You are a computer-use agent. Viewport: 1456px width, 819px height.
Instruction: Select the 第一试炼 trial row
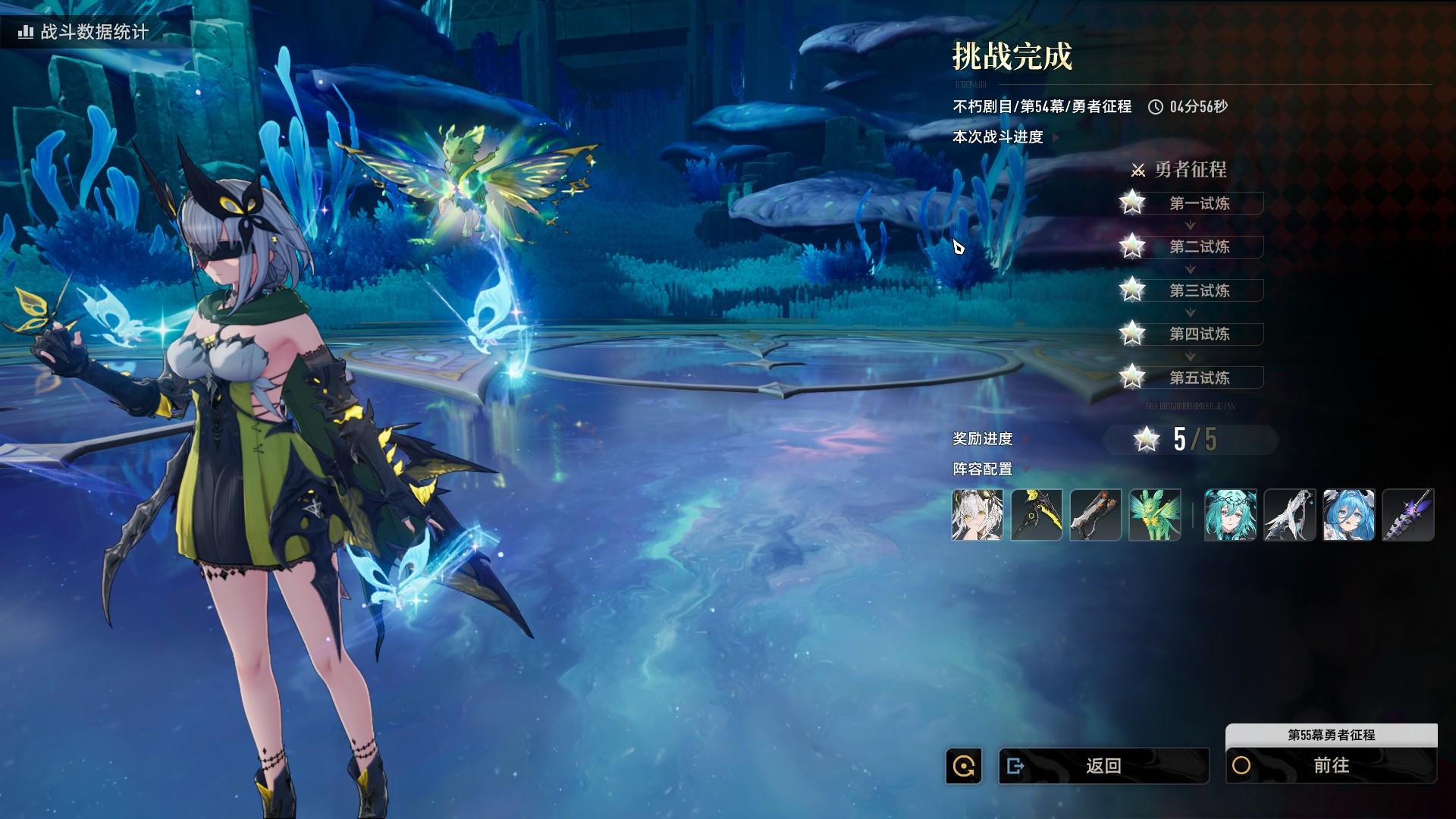(1198, 203)
